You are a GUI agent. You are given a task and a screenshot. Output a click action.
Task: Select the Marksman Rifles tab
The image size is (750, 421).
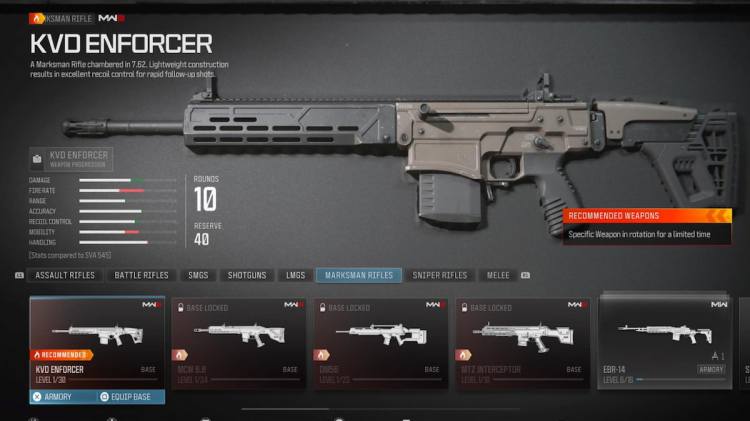[x=359, y=275]
